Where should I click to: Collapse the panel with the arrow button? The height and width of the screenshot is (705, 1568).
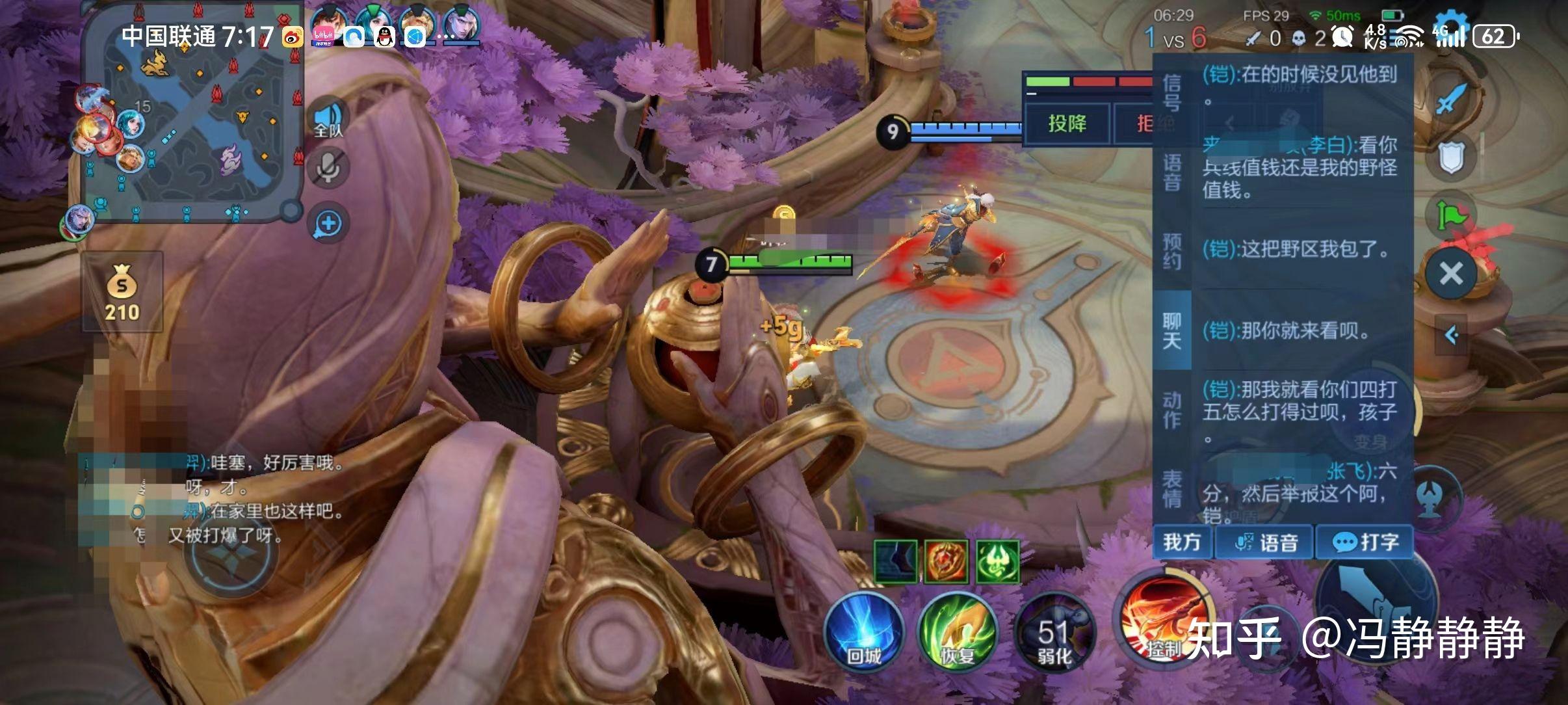click(1451, 334)
